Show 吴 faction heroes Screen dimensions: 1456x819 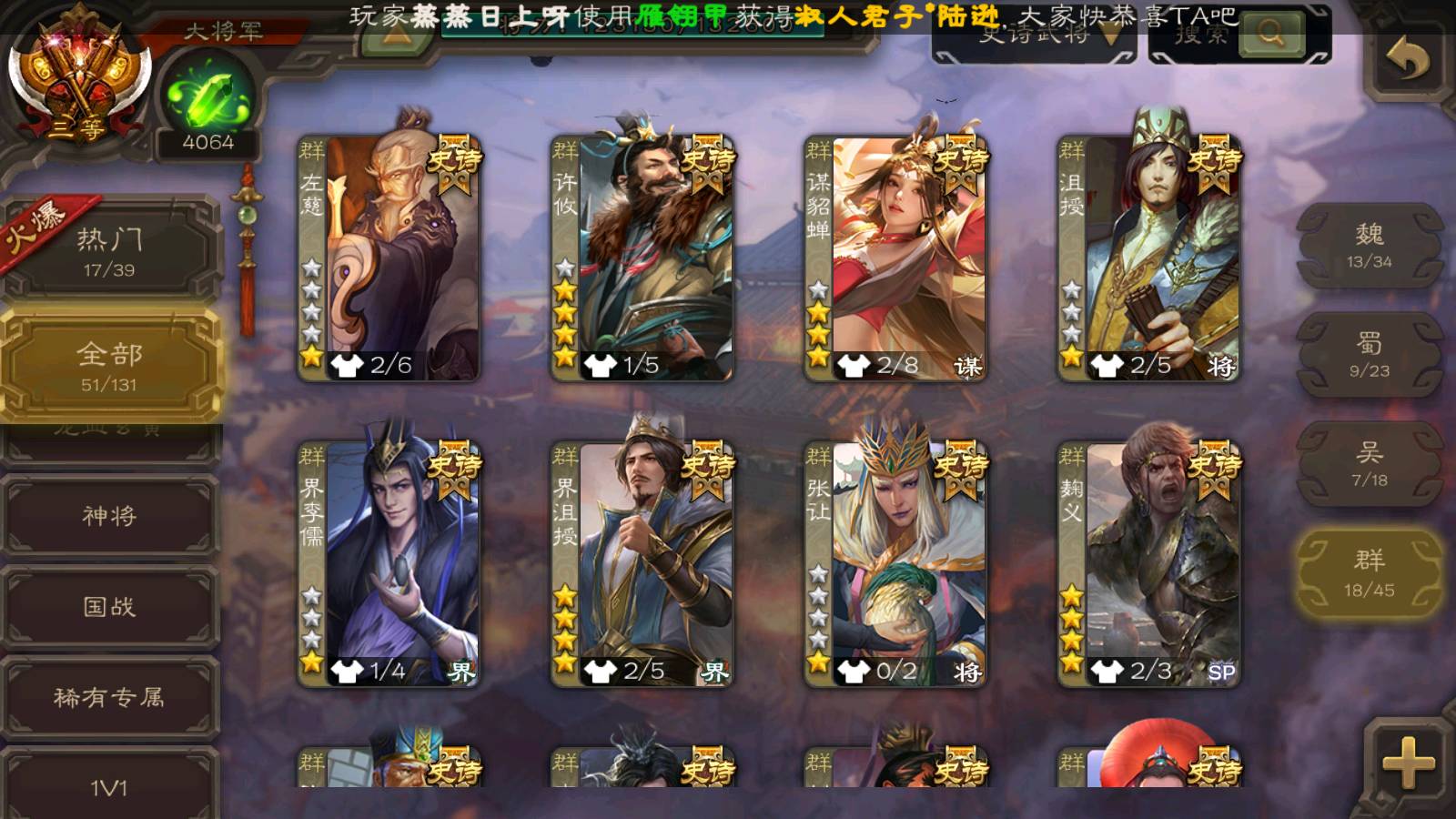(x=1369, y=464)
